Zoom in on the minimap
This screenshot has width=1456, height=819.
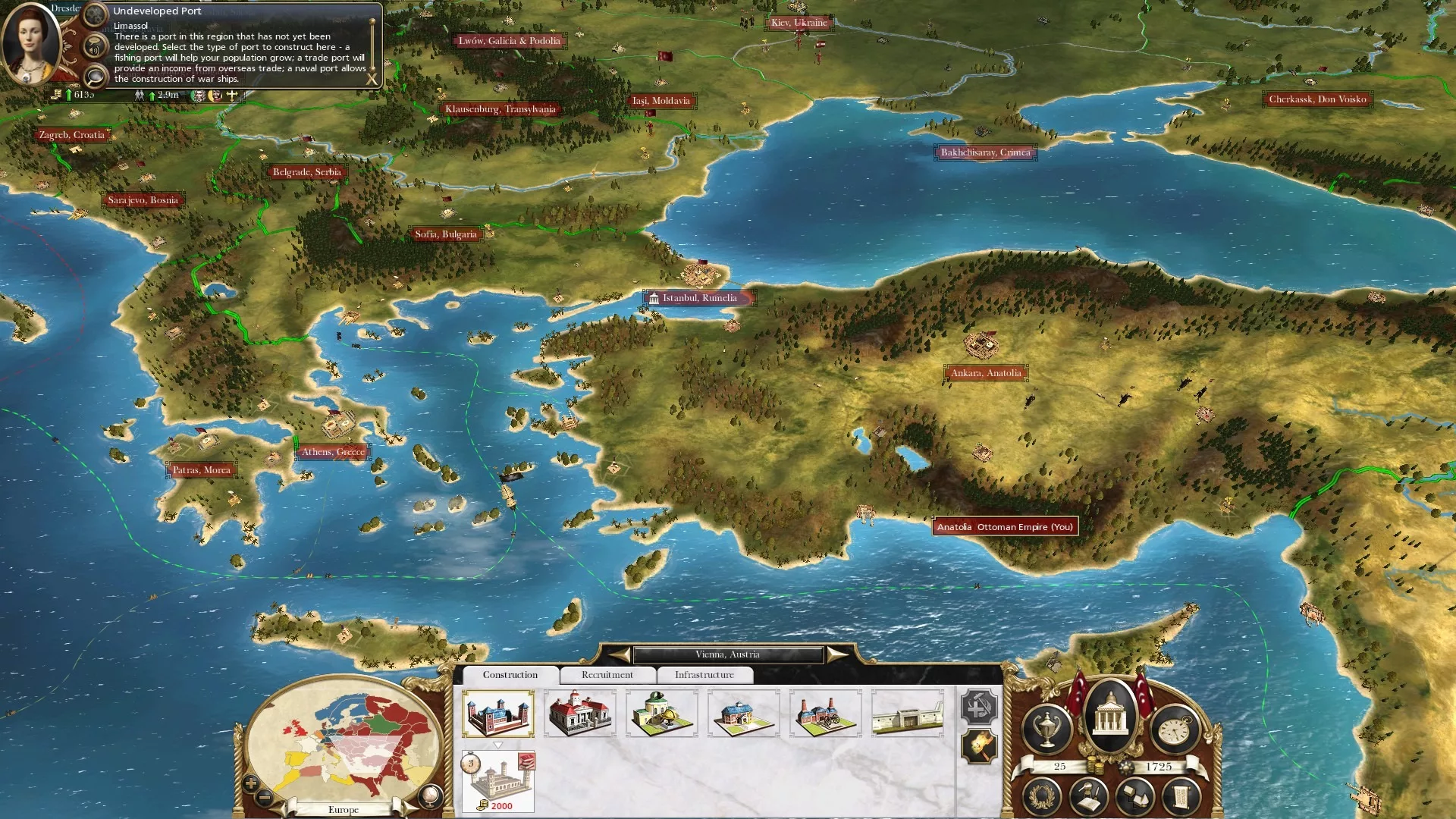[251, 783]
